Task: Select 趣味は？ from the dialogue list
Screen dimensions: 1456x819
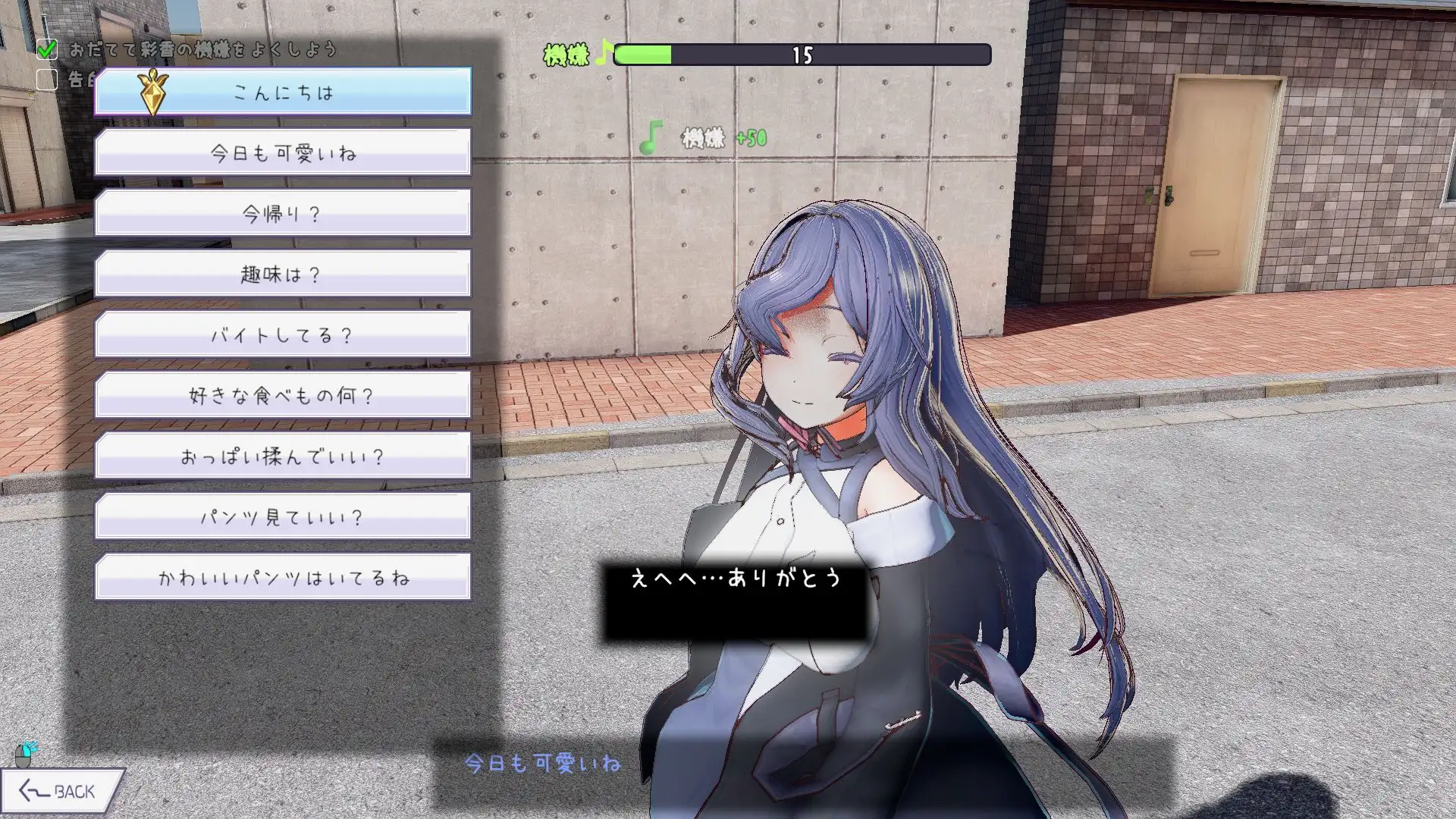Action: click(283, 274)
